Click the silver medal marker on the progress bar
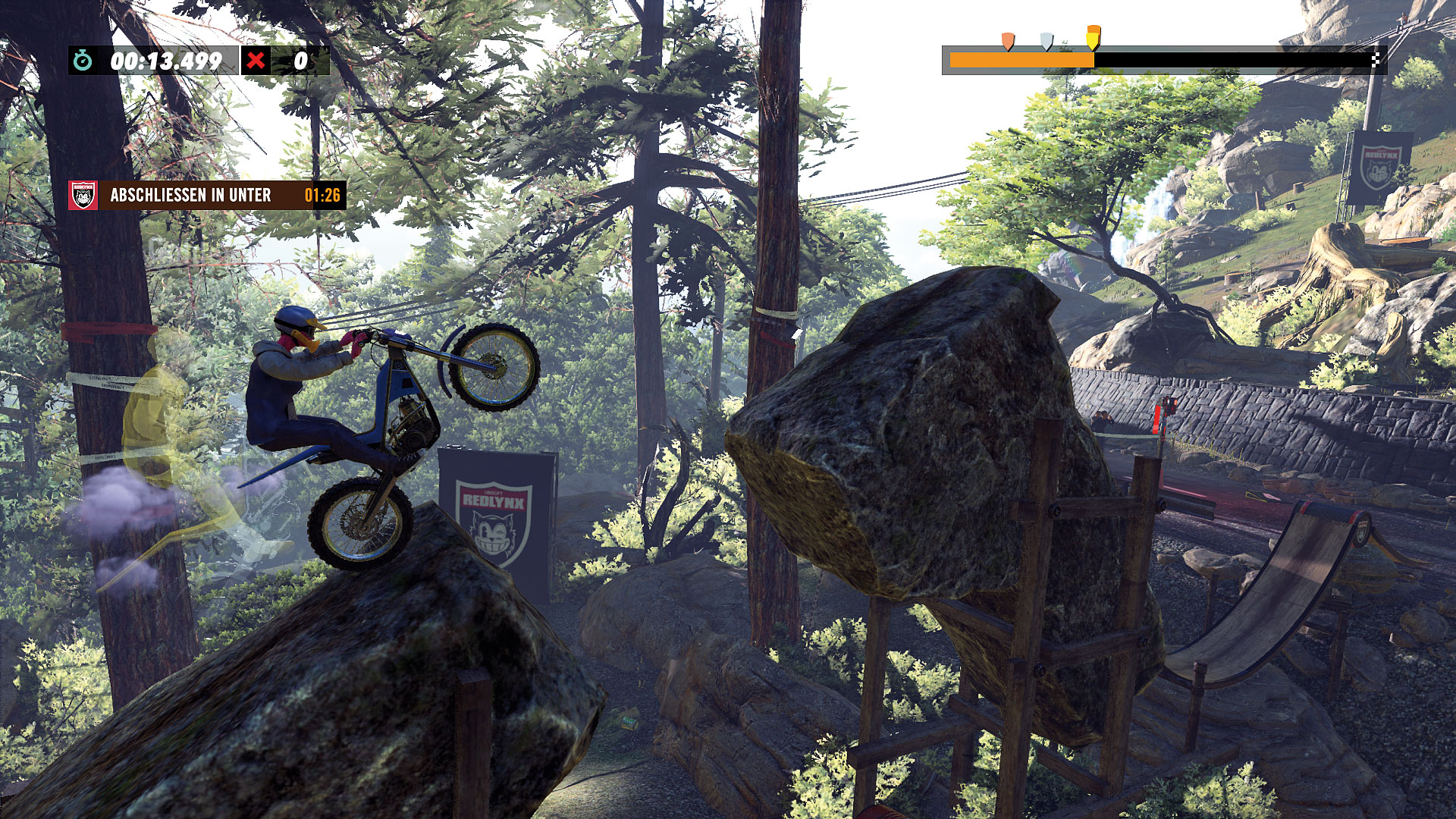Viewport: 1456px width, 819px height. point(1046,41)
